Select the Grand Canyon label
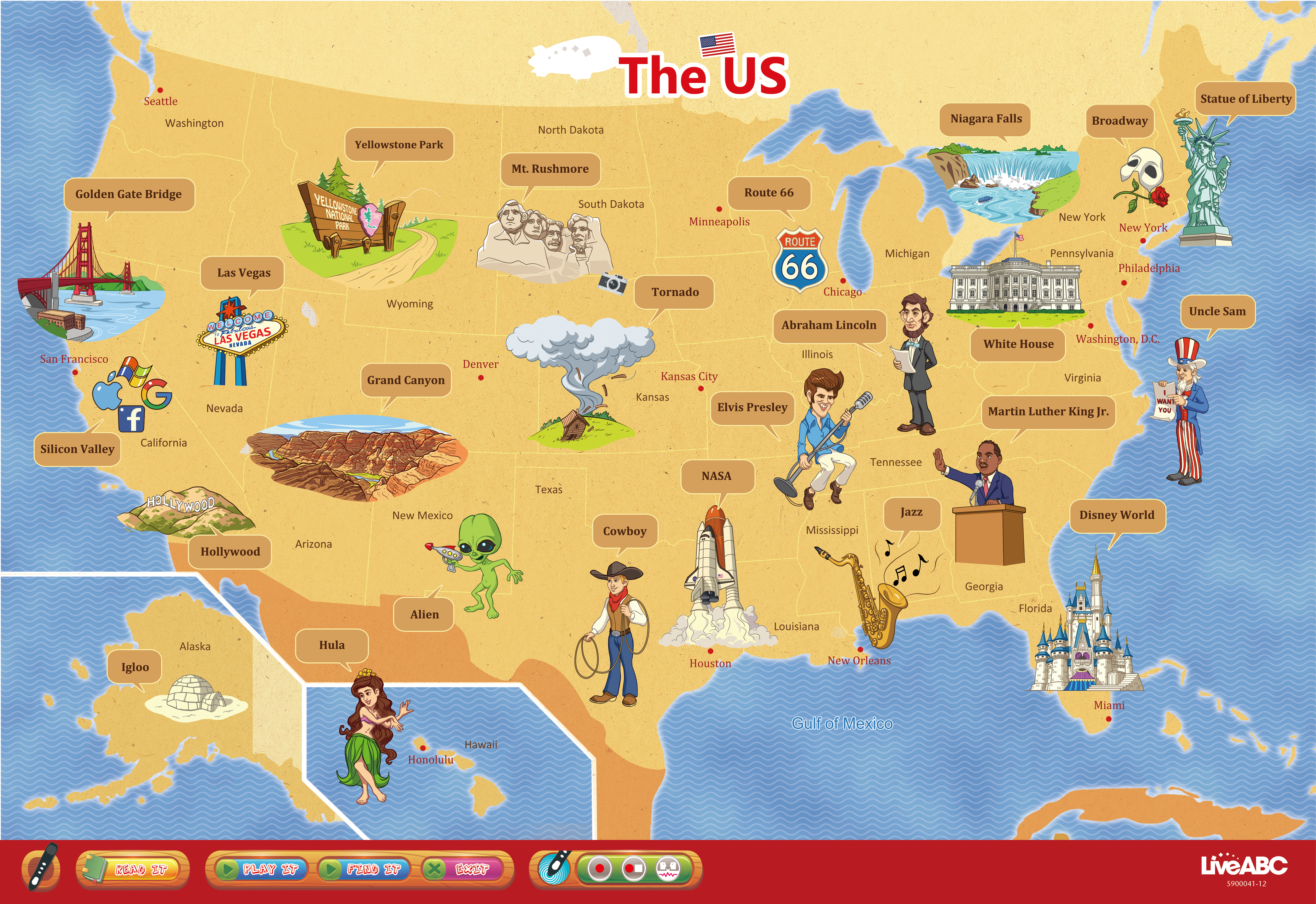The image size is (1316, 904). pos(406,380)
